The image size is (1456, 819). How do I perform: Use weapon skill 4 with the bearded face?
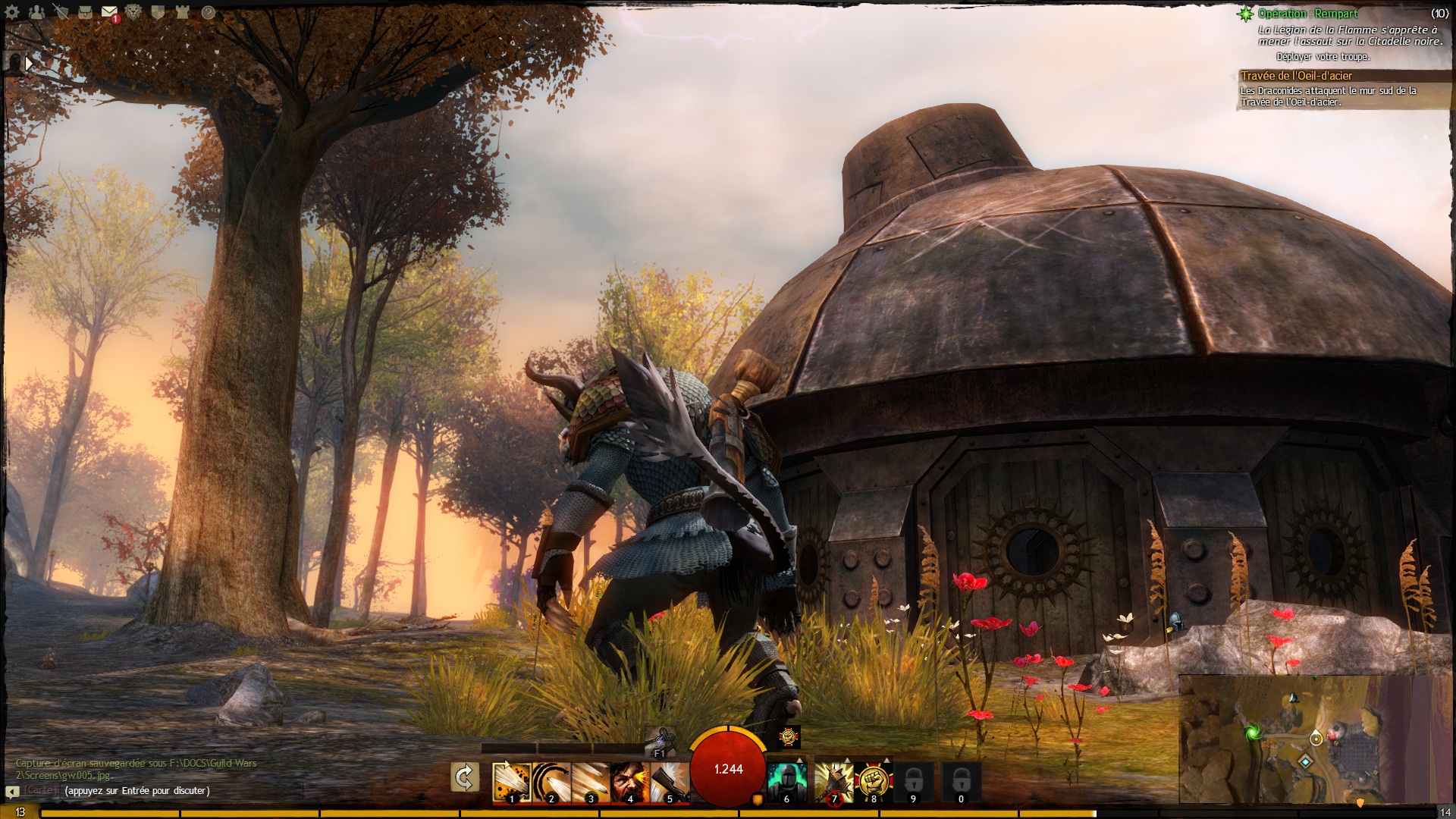point(629,782)
